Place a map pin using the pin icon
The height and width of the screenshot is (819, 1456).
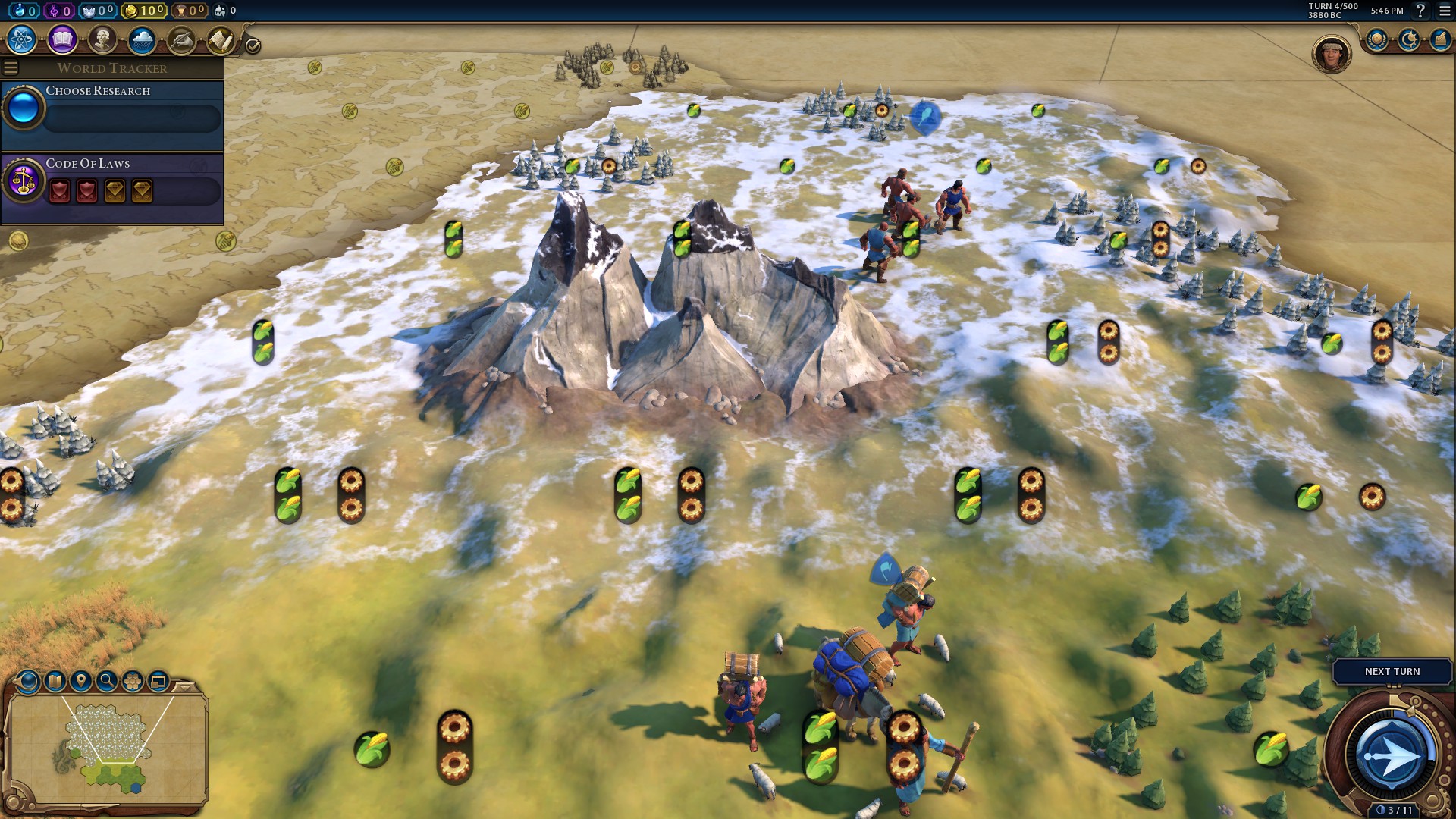point(80,681)
